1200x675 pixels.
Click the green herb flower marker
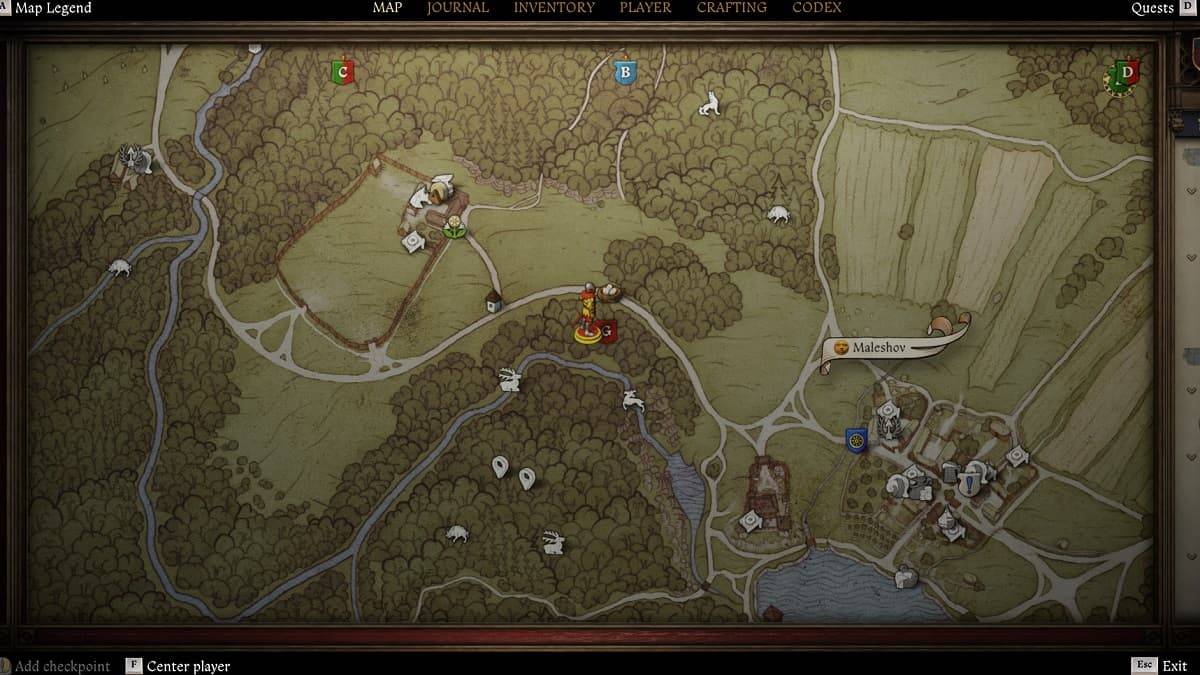455,225
